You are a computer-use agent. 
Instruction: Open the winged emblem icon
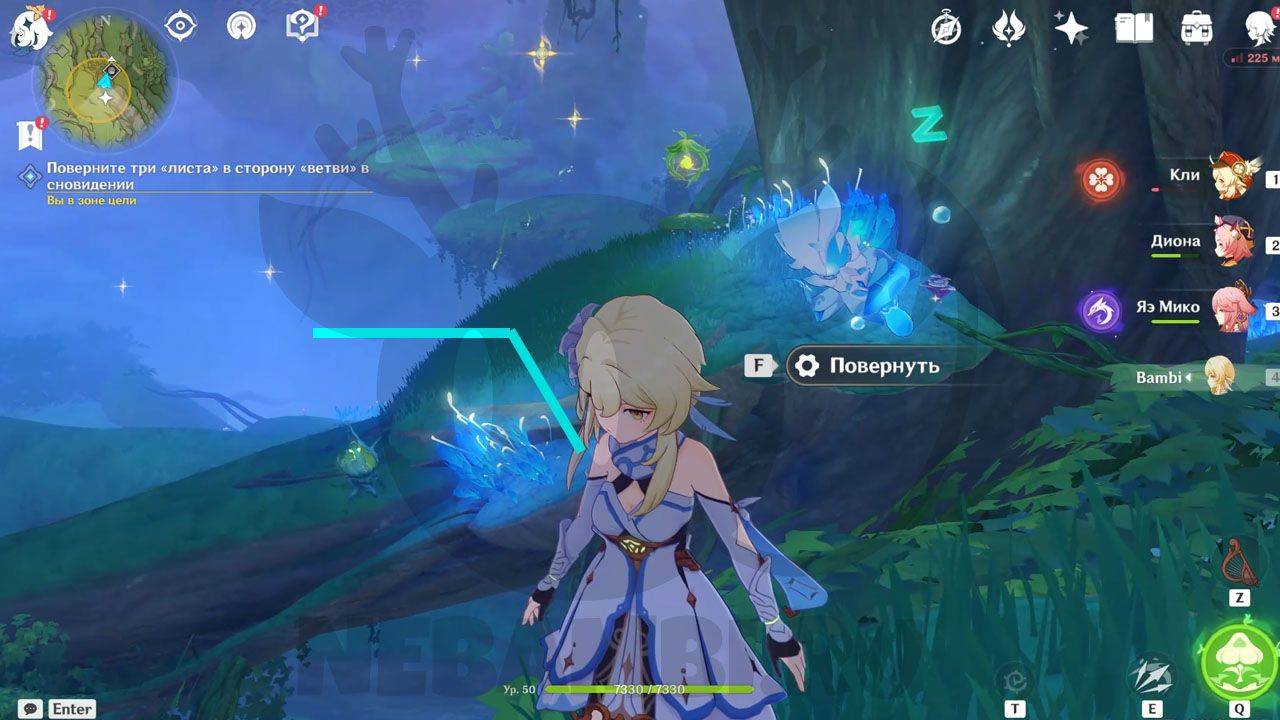(x=1008, y=29)
